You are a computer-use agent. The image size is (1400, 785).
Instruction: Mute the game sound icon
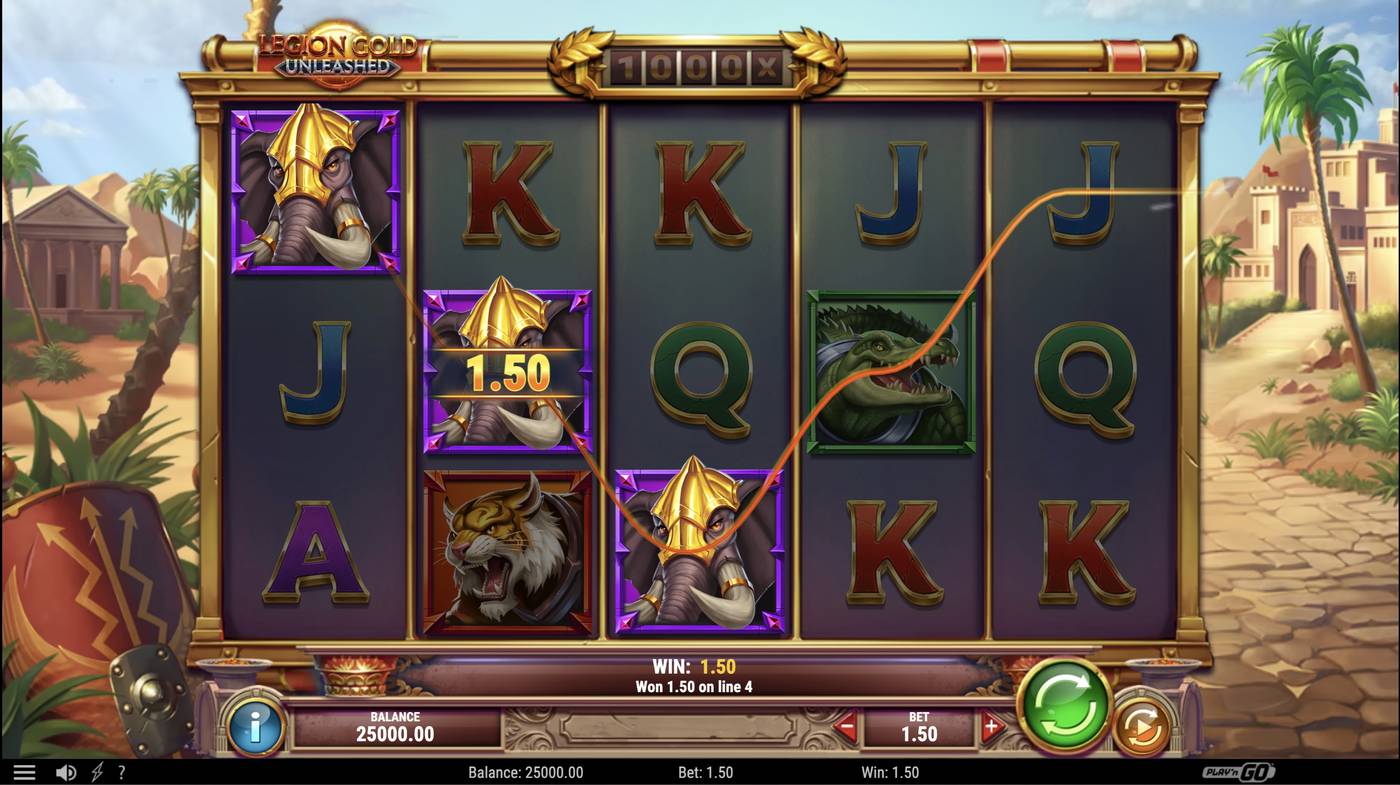(x=66, y=771)
